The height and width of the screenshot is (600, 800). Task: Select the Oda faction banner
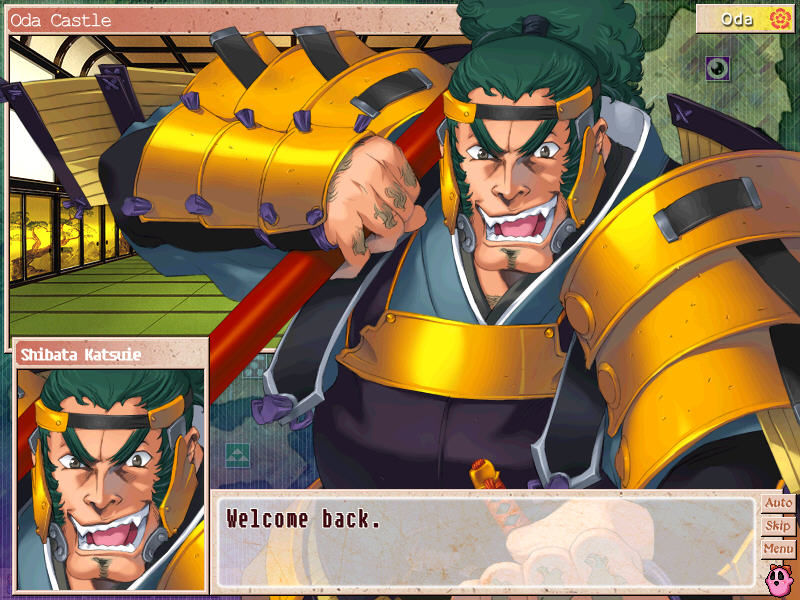[745, 19]
